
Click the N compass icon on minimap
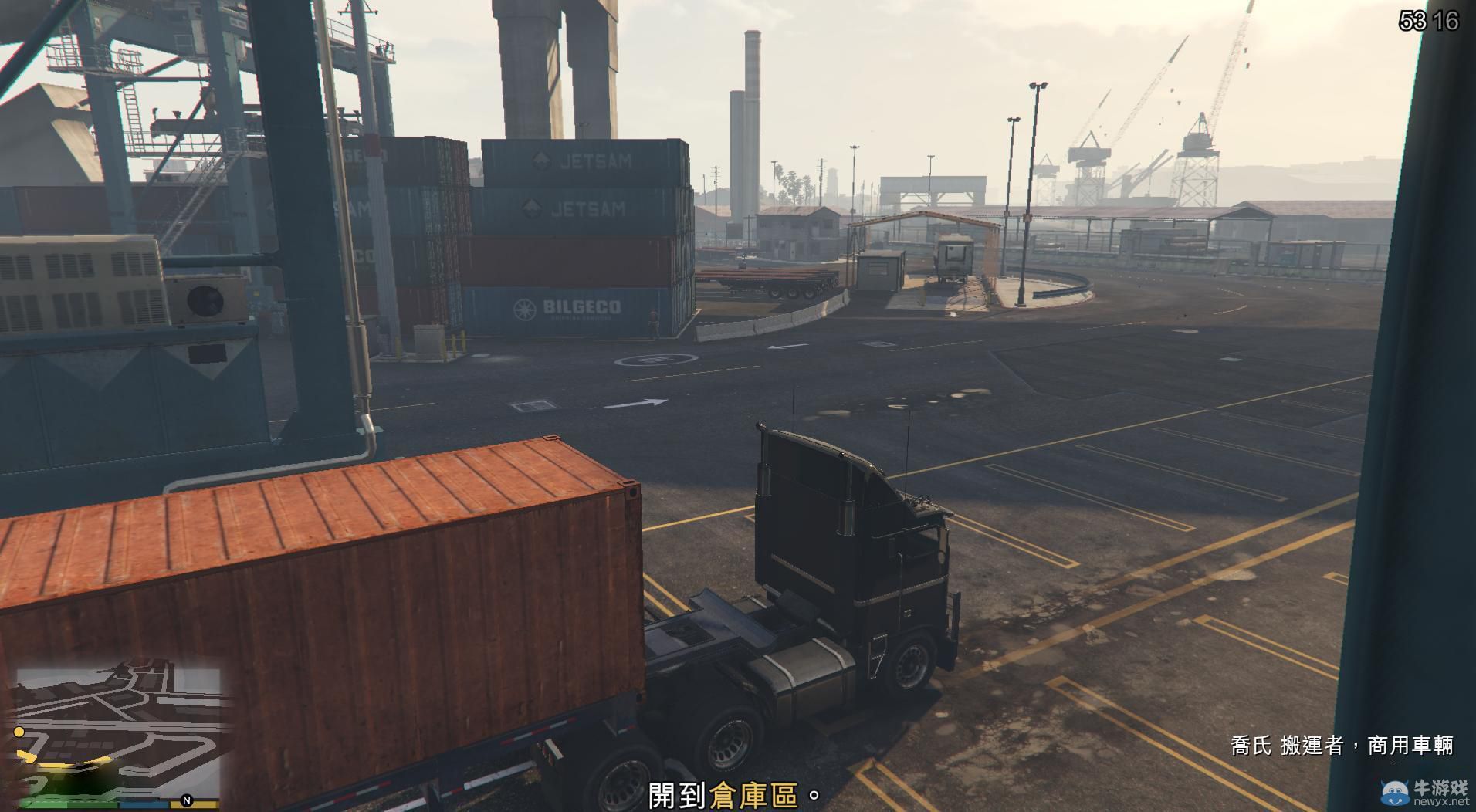[185, 800]
